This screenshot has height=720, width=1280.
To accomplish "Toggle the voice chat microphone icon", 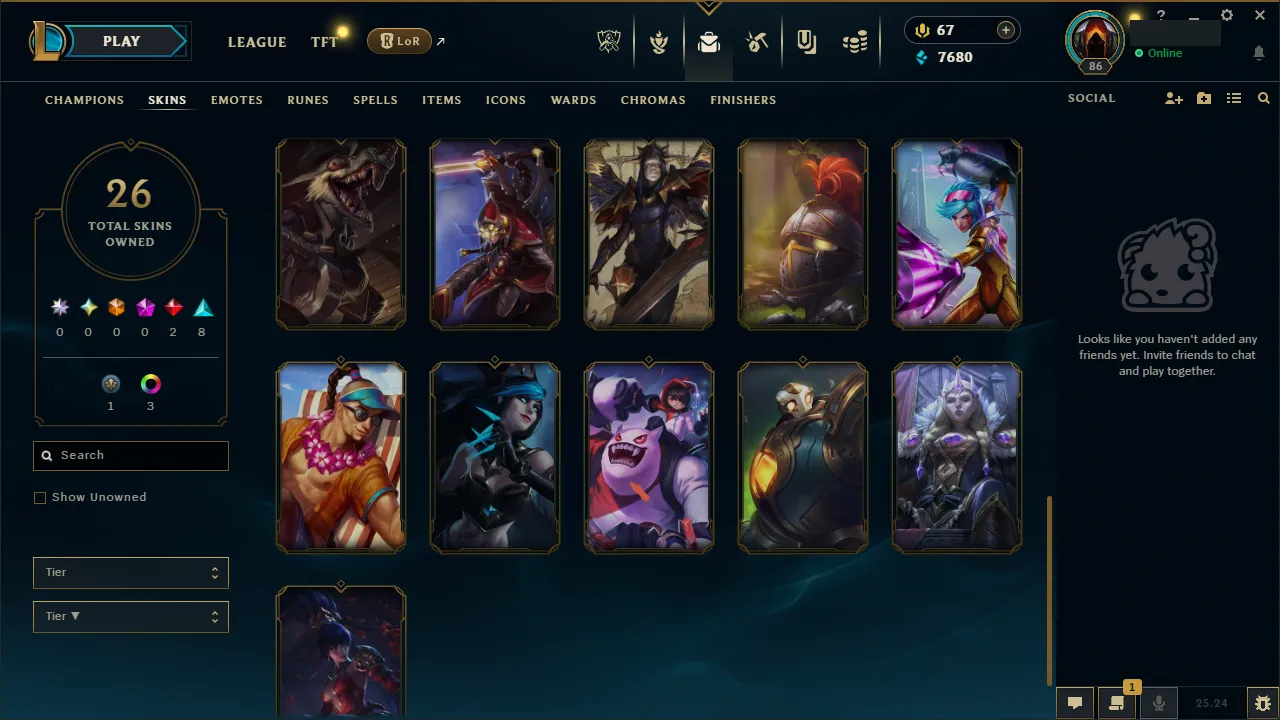I will pos(1159,702).
